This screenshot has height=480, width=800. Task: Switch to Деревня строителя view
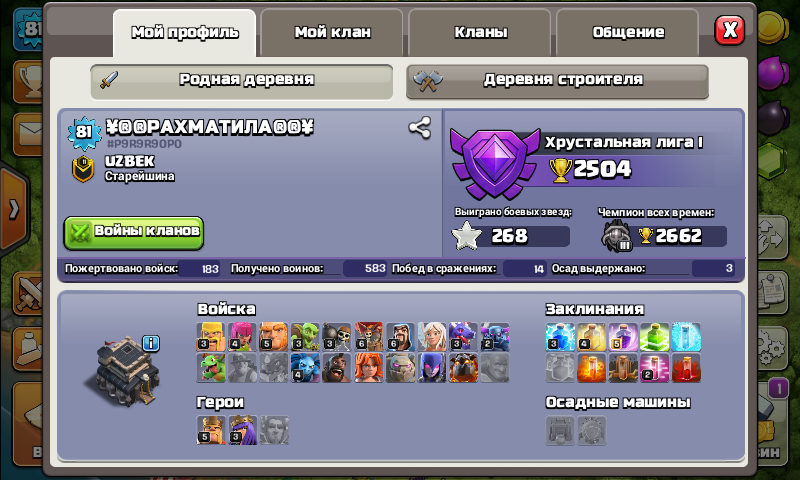557,80
